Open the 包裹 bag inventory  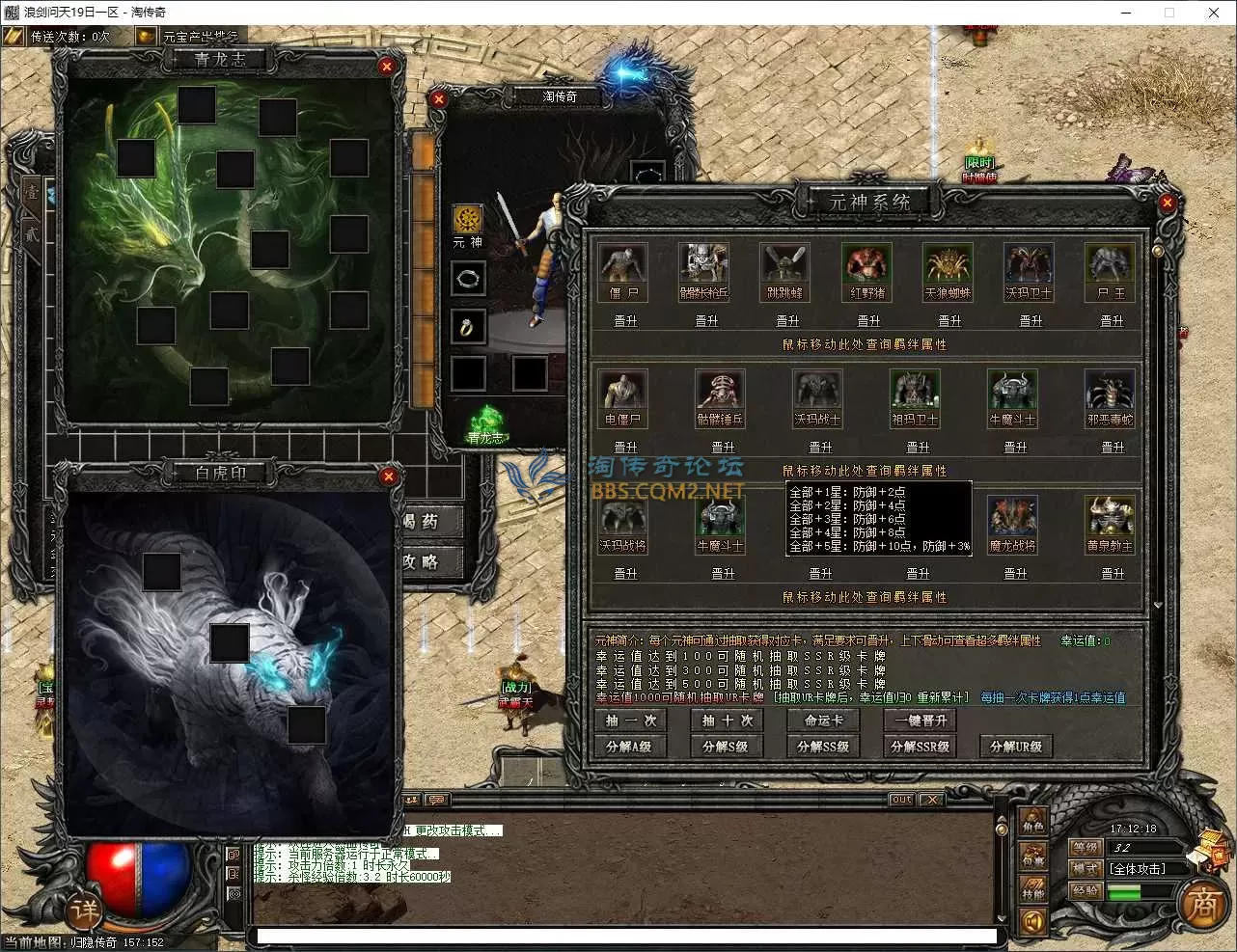tap(1033, 857)
